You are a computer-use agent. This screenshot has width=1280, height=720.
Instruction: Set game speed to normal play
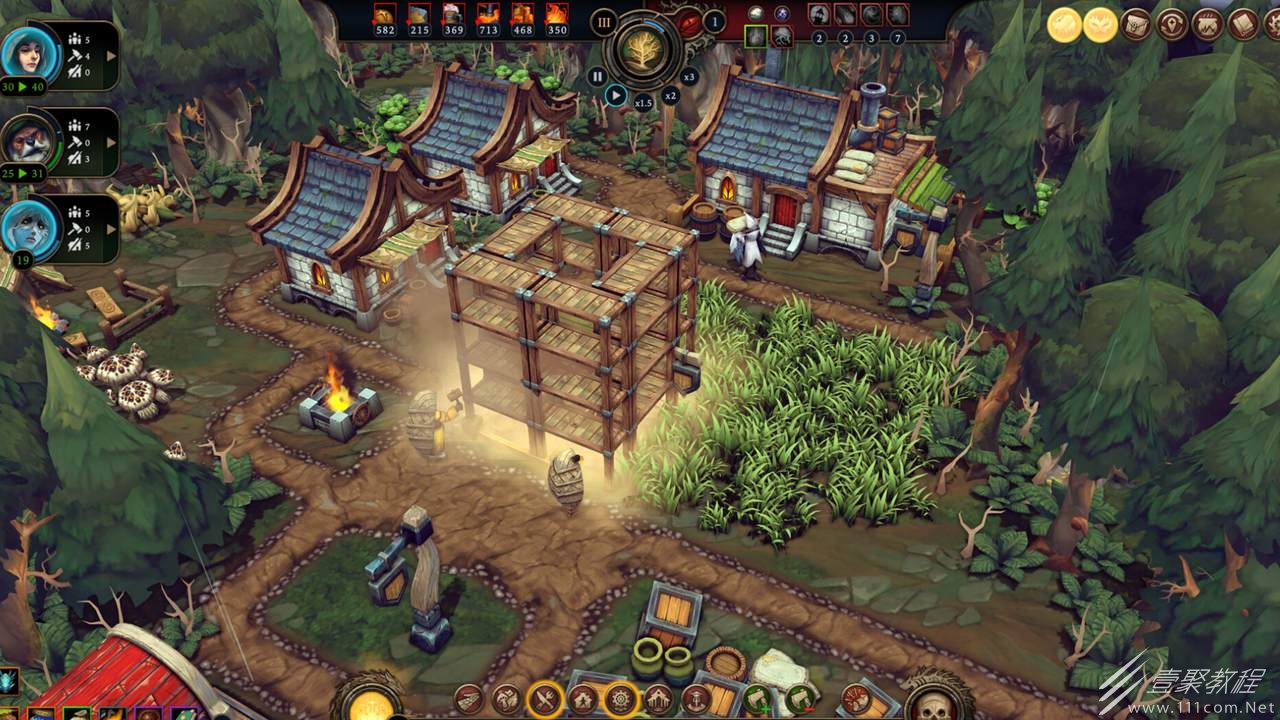click(616, 96)
